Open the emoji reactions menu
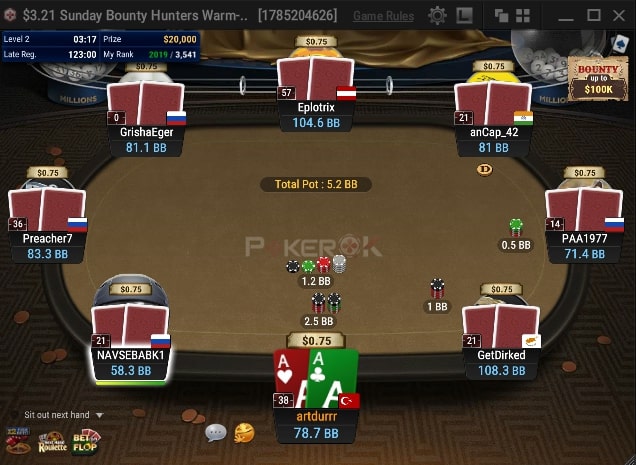636x465 pixels. pos(244,433)
